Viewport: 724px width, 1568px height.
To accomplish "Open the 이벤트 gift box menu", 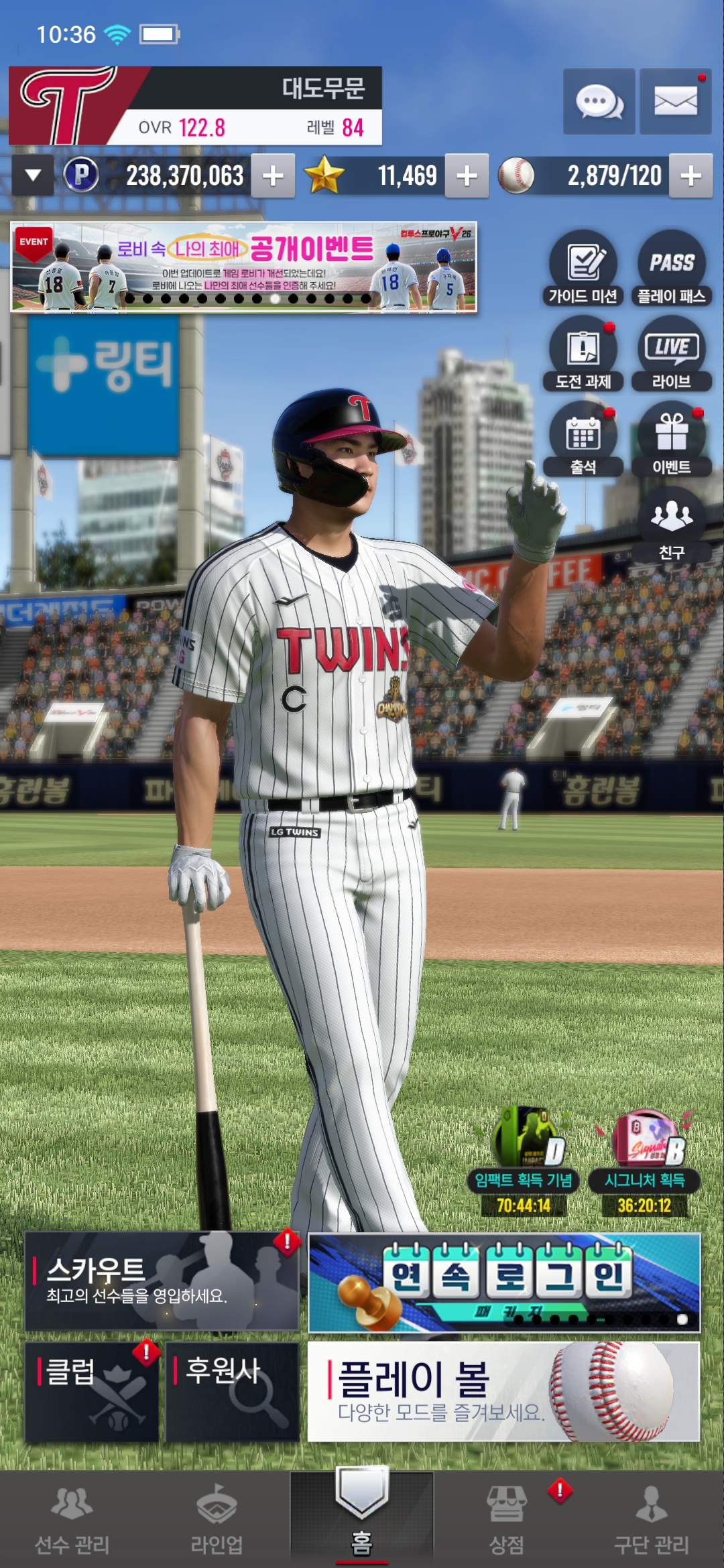I will [671, 440].
